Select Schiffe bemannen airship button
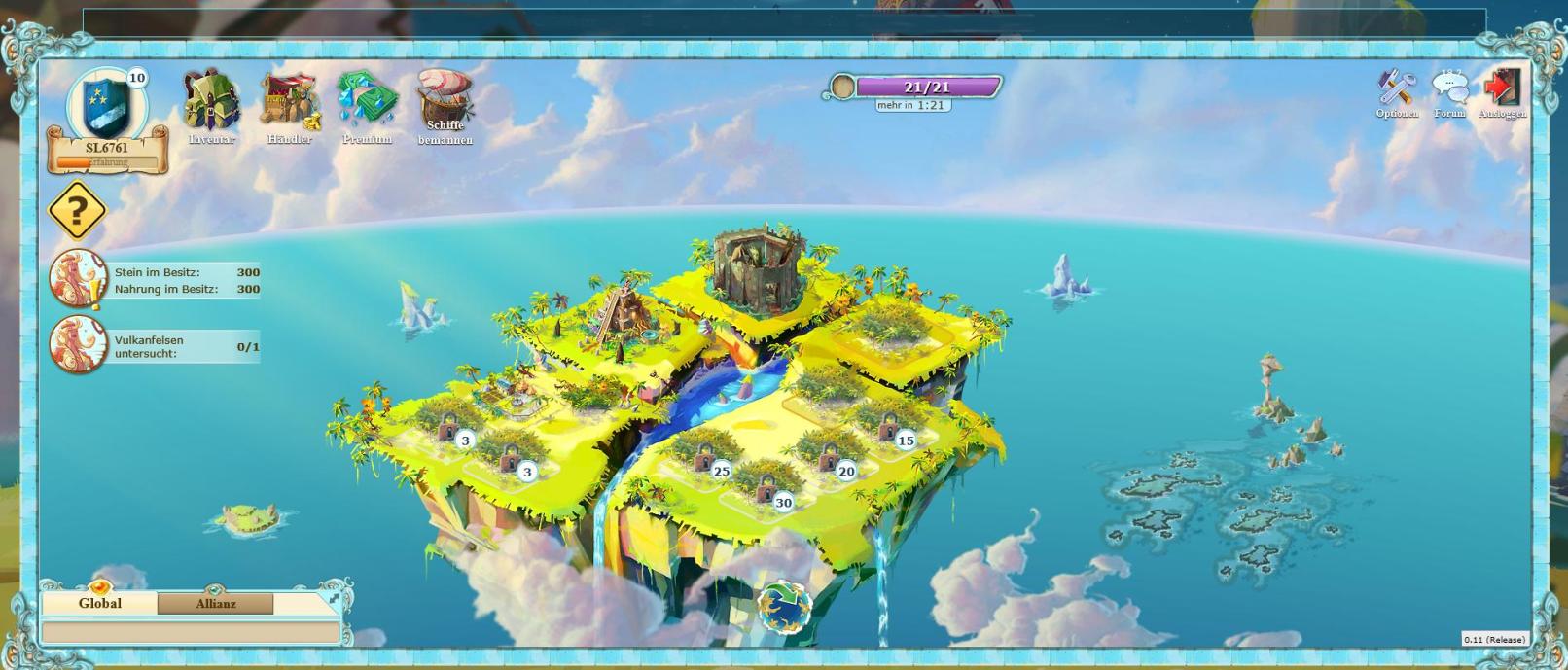 pos(445,103)
